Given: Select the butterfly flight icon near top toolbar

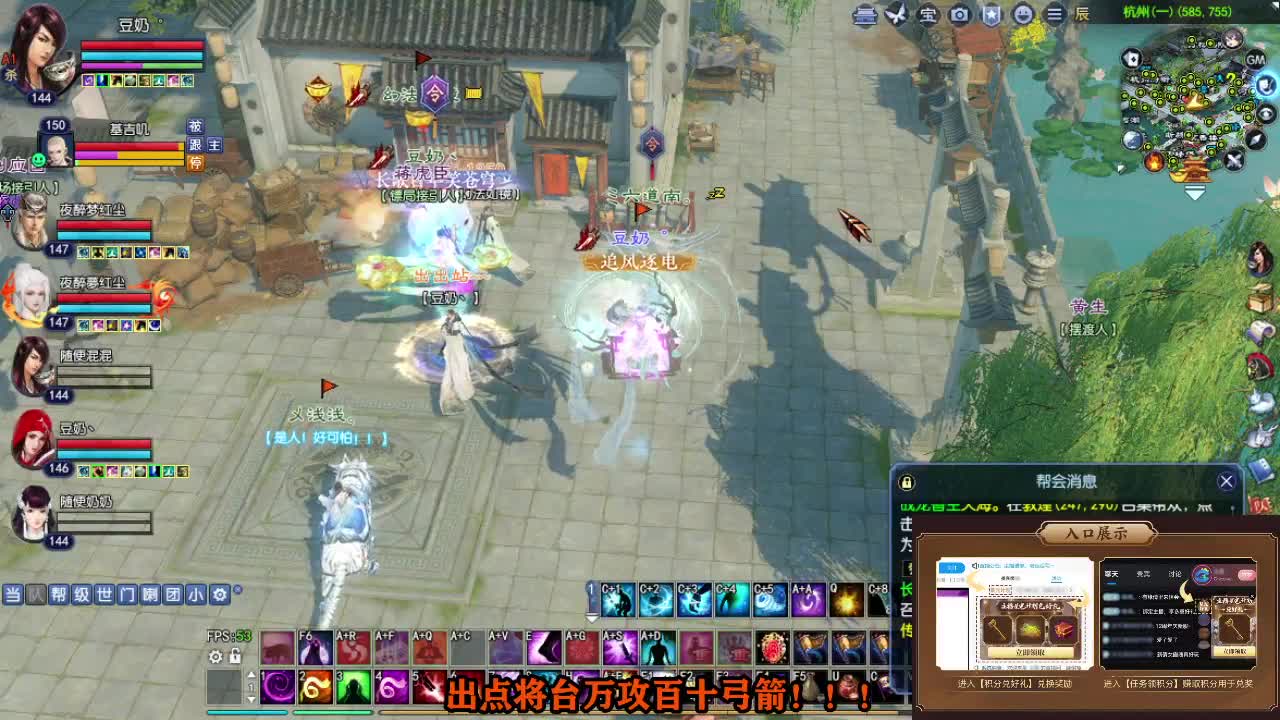Looking at the screenshot, I should tap(896, 14).
